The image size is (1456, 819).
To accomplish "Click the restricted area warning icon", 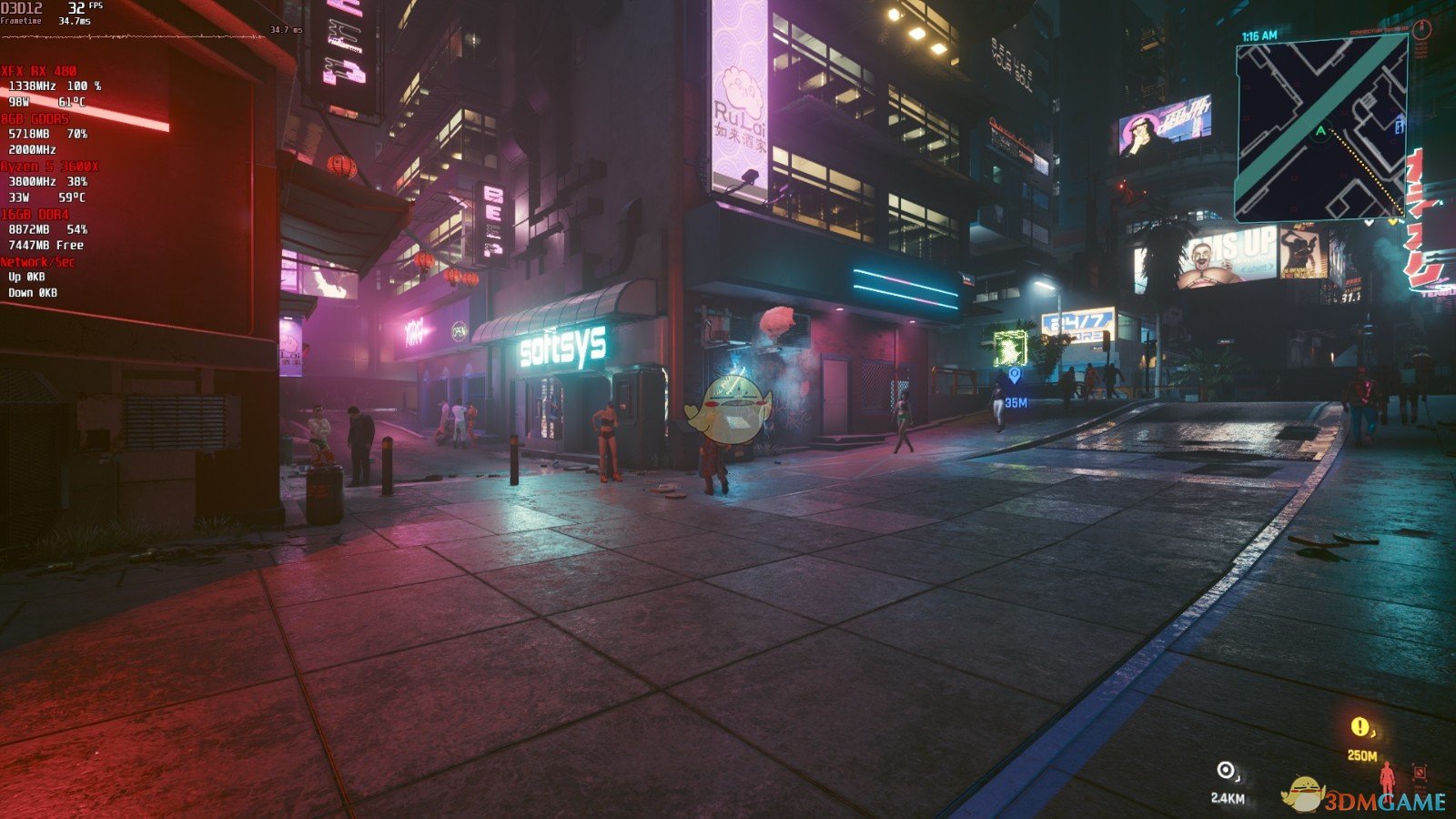I will click(1421, 772).
